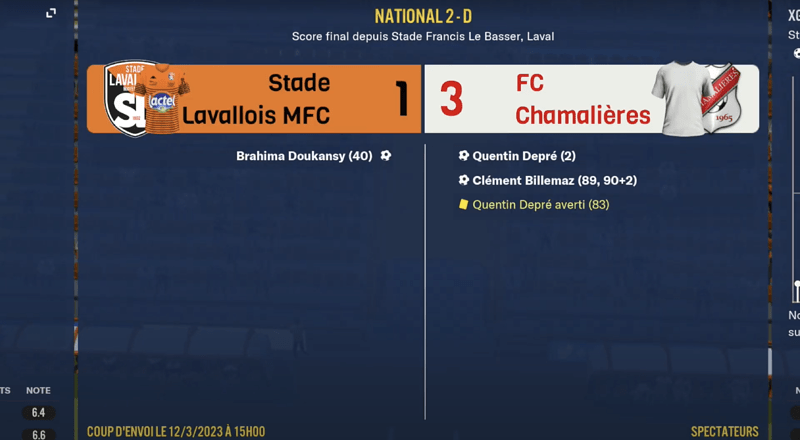The height and width of the screenshot is (440, 800).
Task: Select the FC Chamalières team name
Action: [582, 99]
